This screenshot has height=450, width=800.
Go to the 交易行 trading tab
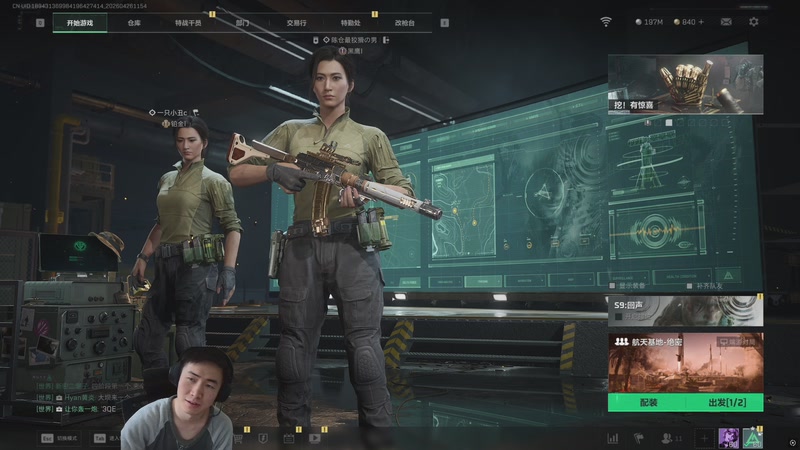pos(296,21)
